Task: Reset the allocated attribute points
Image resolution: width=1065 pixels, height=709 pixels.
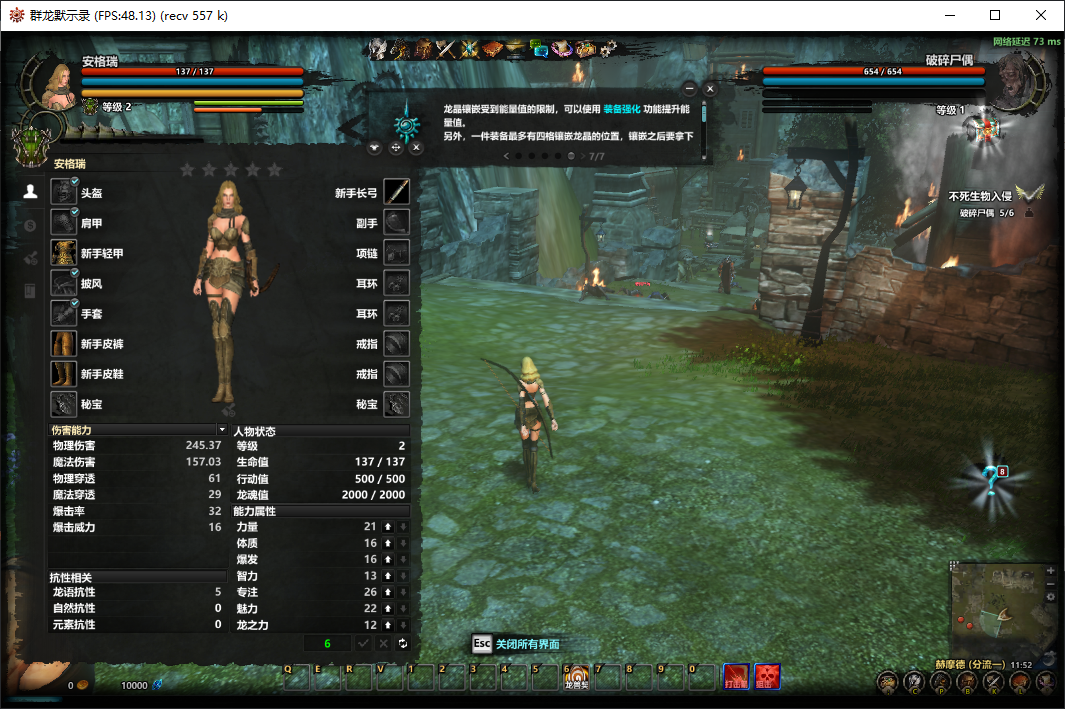Action: coord(403,643)
